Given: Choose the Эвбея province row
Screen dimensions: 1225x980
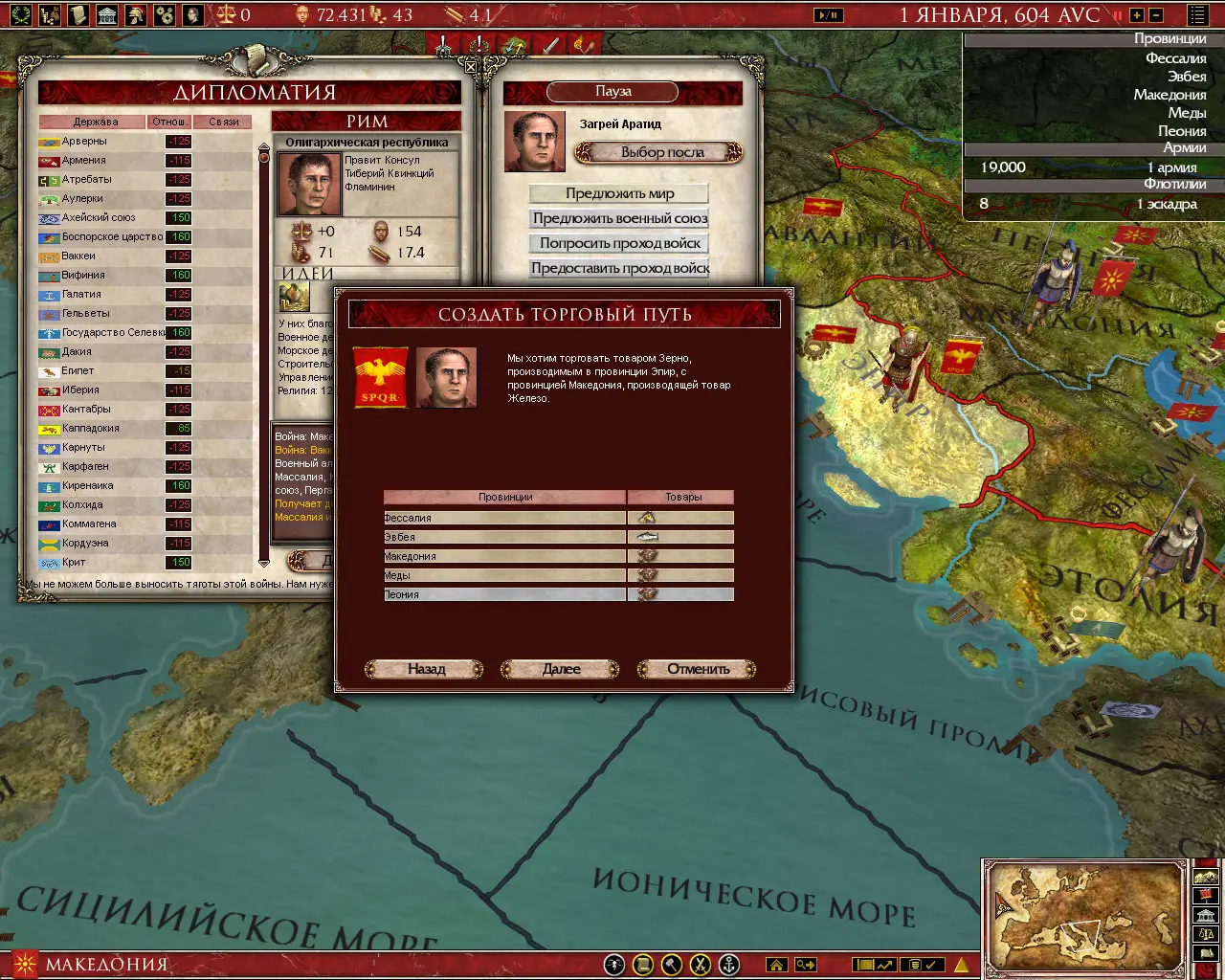Looking at the screenshot, I should pyautogui.click(x=504, y=537).
